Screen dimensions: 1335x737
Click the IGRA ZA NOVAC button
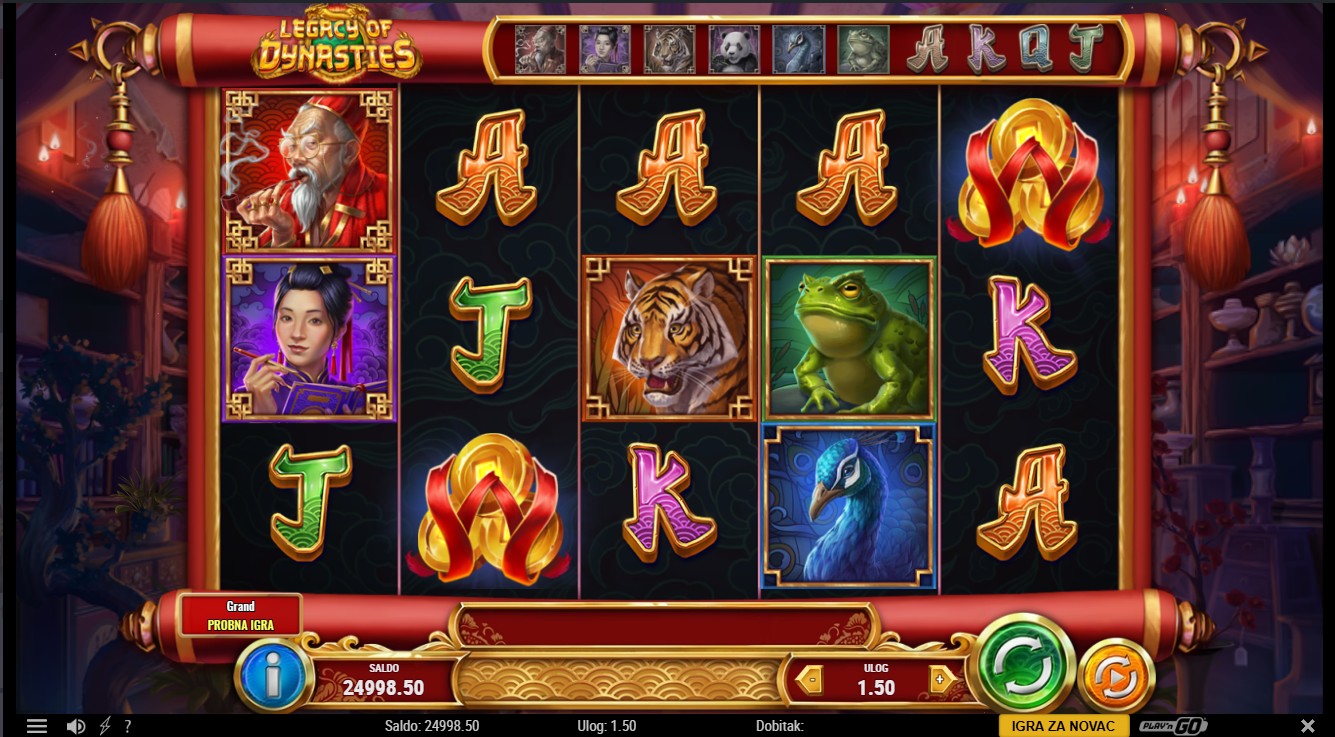pyautogui.click(x=1063, y=726)
